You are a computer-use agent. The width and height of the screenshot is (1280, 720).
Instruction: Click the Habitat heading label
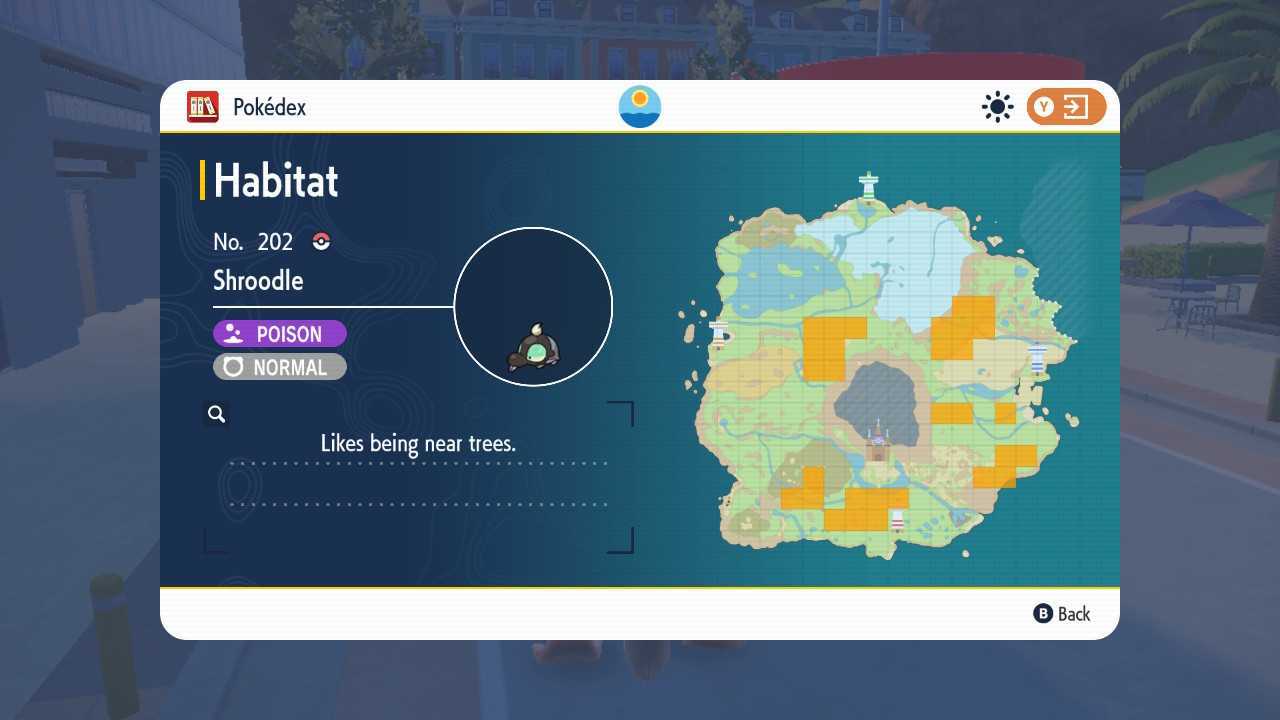275,181
